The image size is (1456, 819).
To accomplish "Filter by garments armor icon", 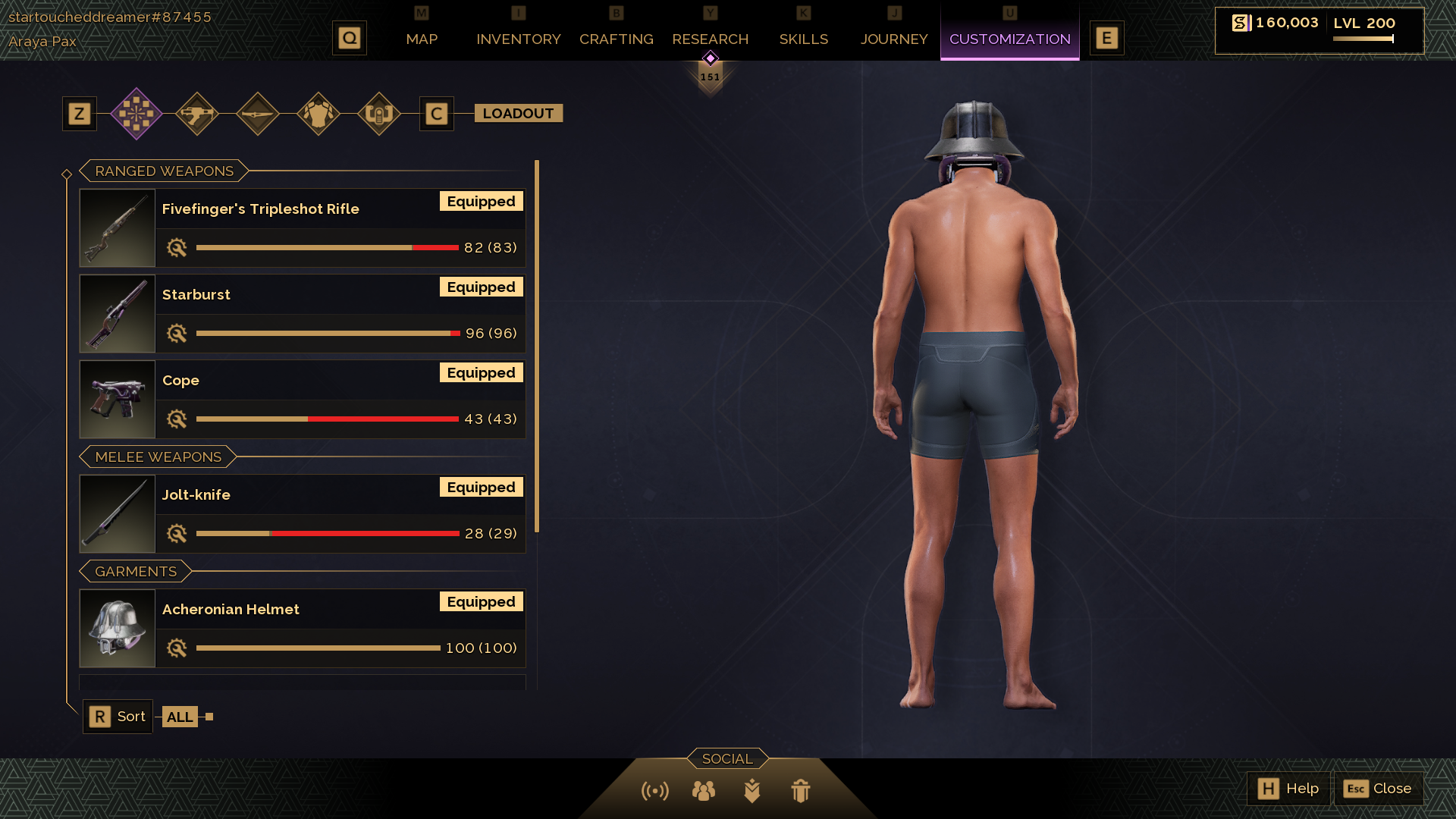I will [x=318, y=114].
